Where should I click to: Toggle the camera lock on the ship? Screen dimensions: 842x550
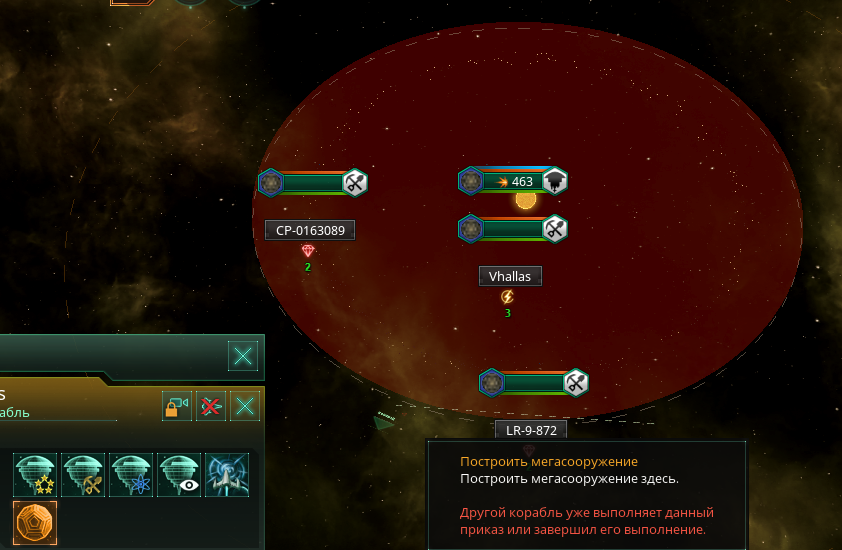coord(177,406)
